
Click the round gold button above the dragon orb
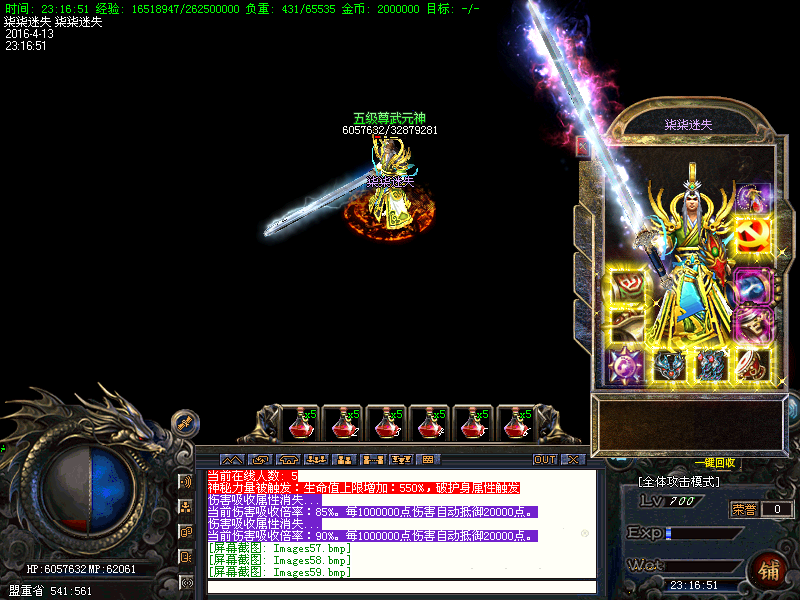[185, 423]
